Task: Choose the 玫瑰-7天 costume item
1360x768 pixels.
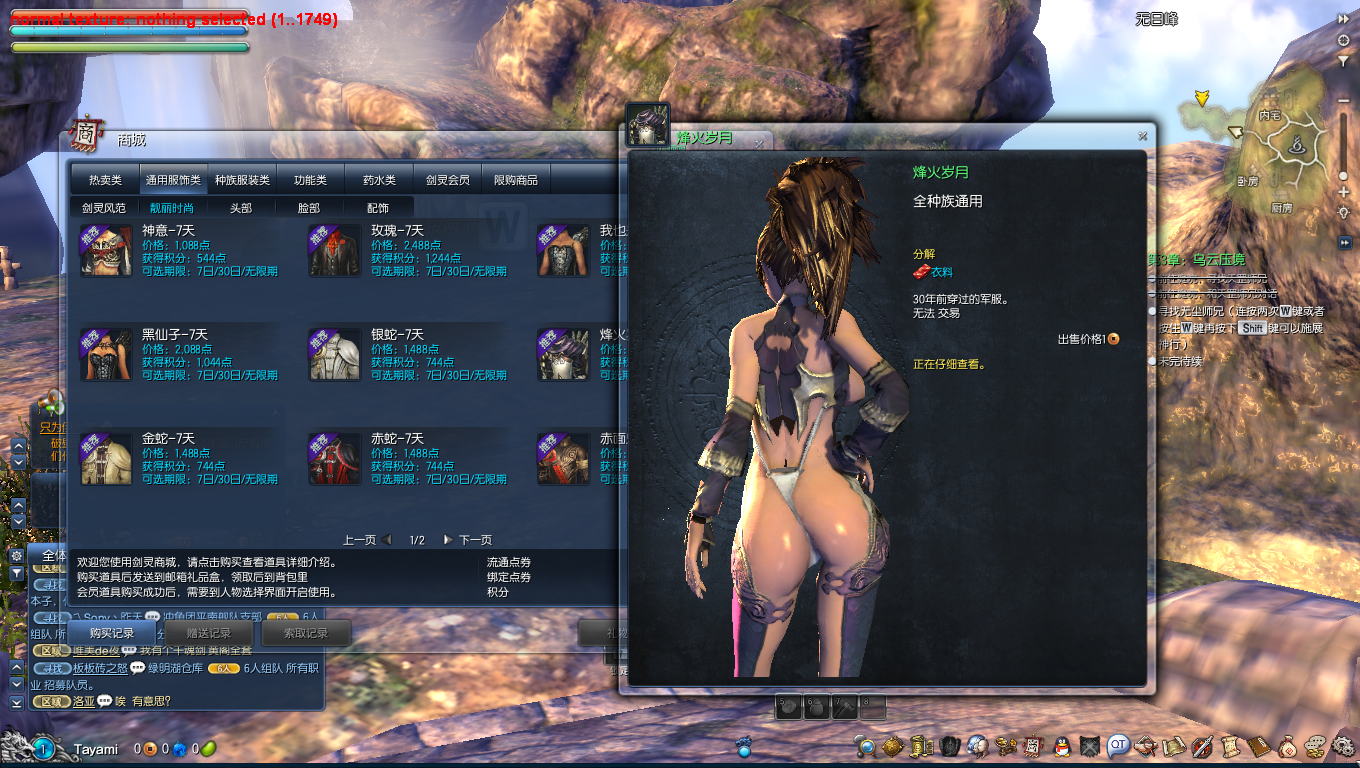Action: [334, 250]
